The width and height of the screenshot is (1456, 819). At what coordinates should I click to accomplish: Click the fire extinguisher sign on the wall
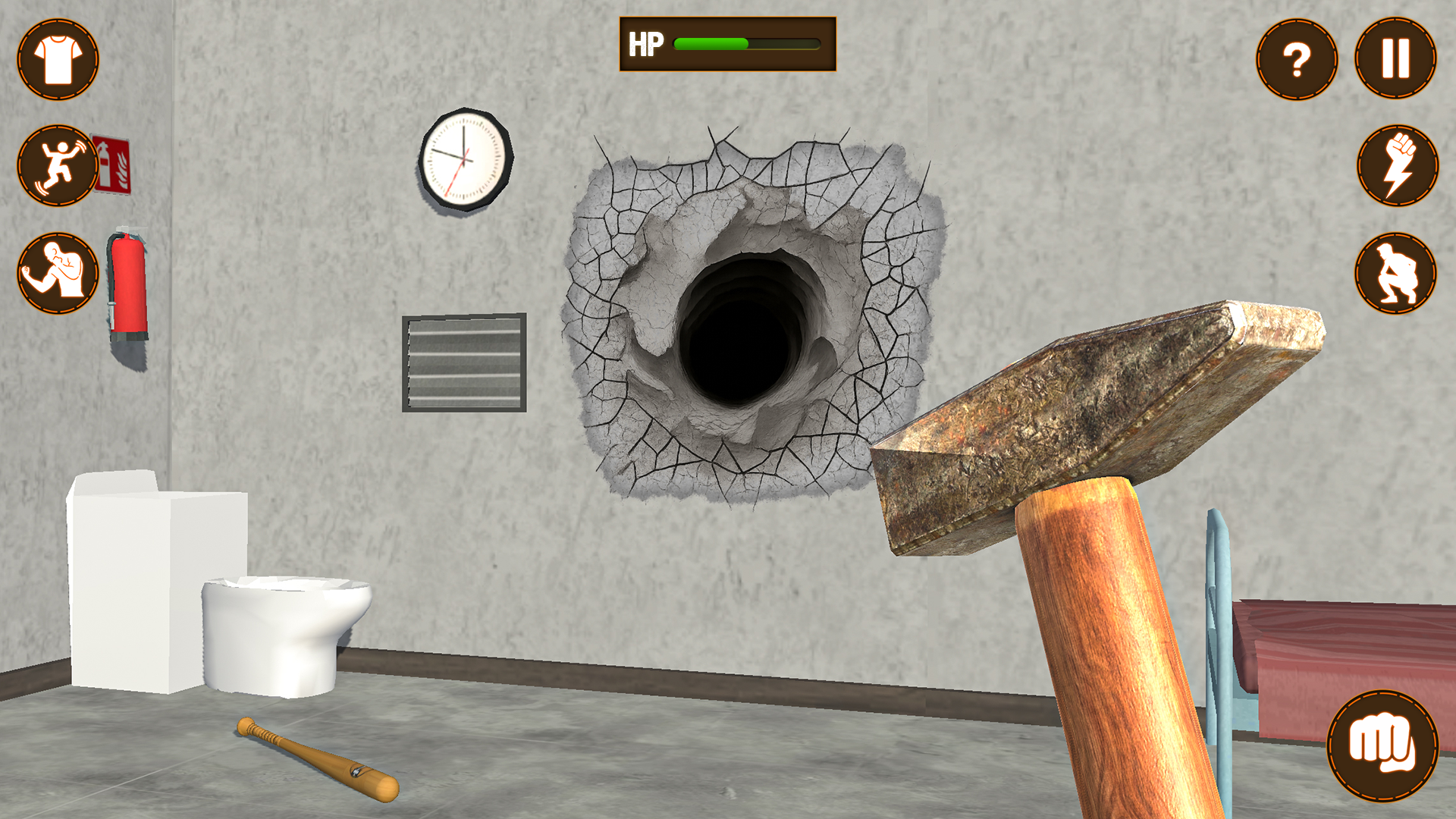click(x=112, y=158)
